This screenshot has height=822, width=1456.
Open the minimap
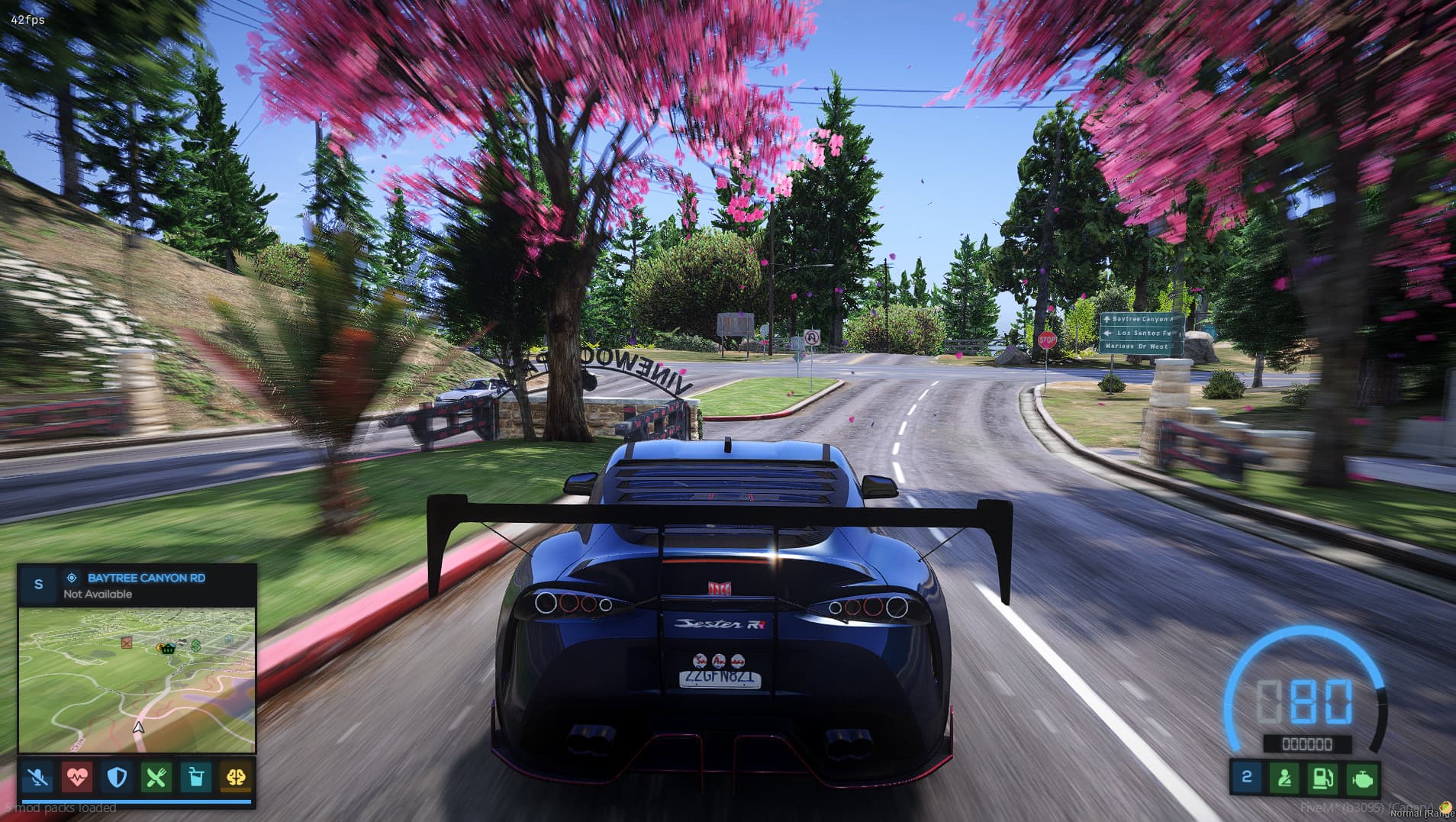[x=137, y=680]
